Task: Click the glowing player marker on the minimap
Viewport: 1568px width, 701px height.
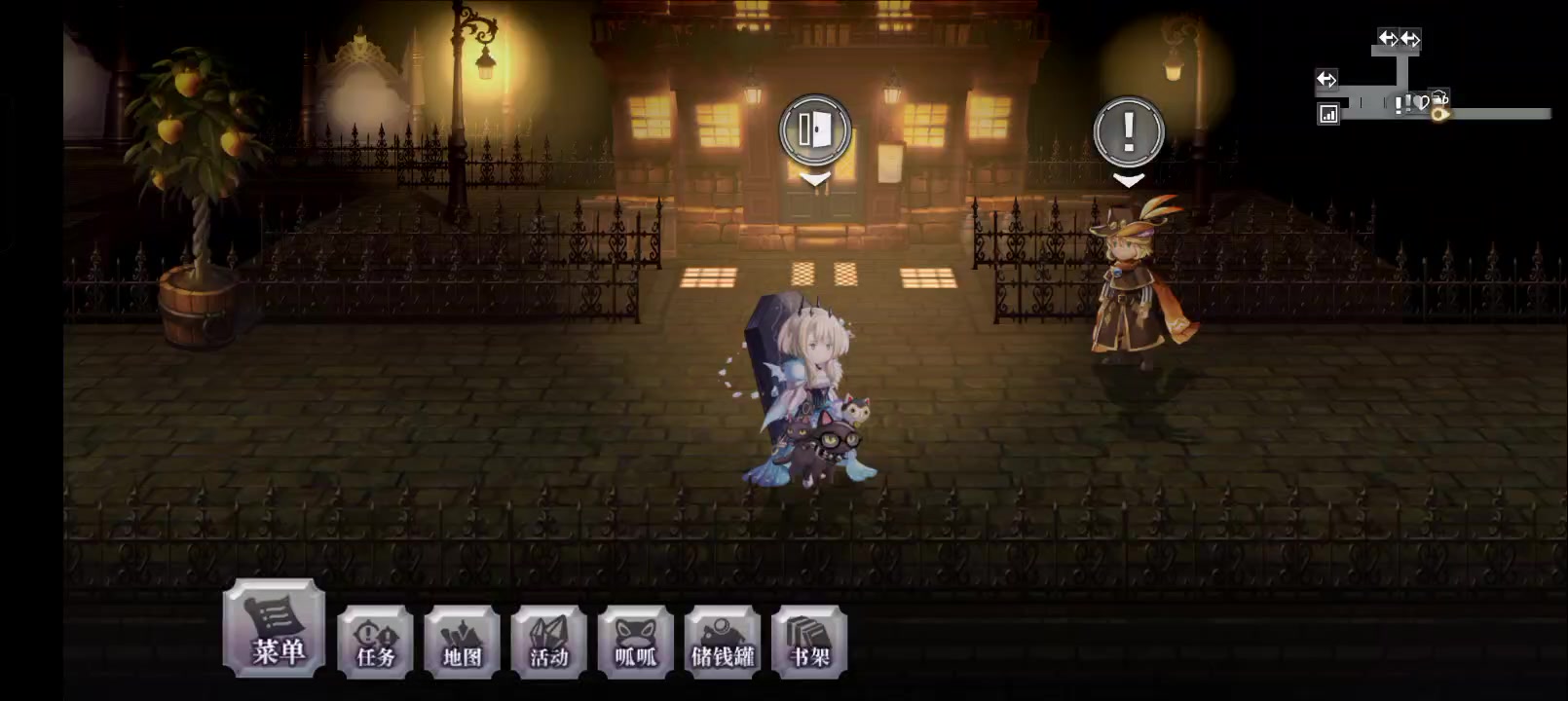Action: (x=1439, y=115)
